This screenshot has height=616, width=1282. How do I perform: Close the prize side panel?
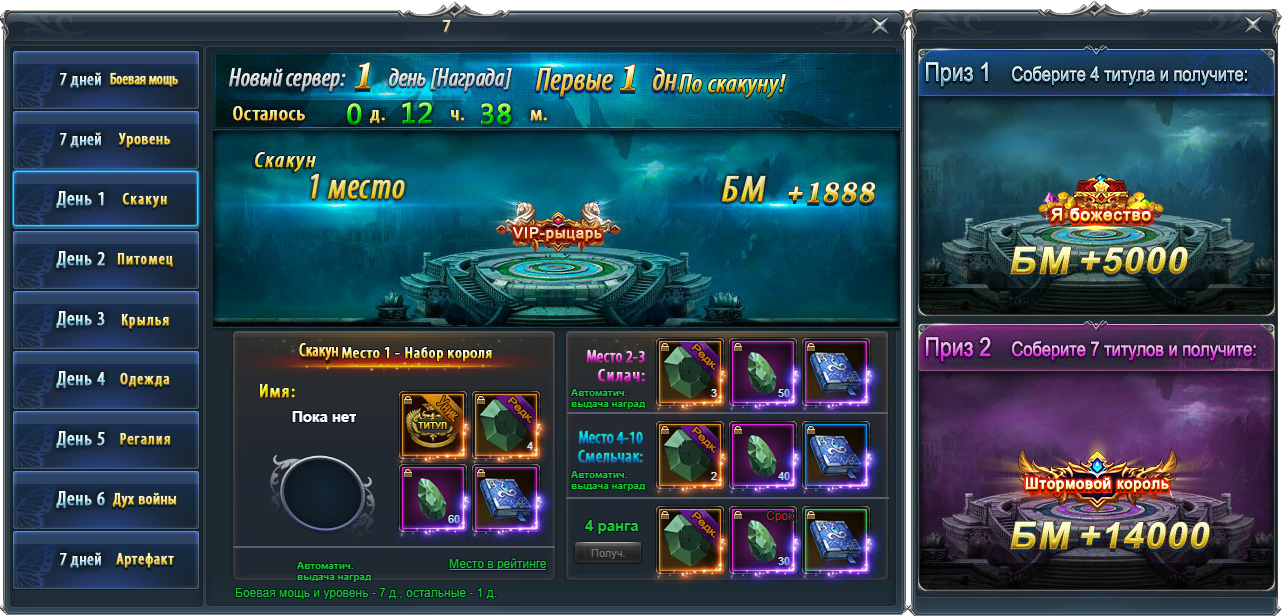(1251, 26)
